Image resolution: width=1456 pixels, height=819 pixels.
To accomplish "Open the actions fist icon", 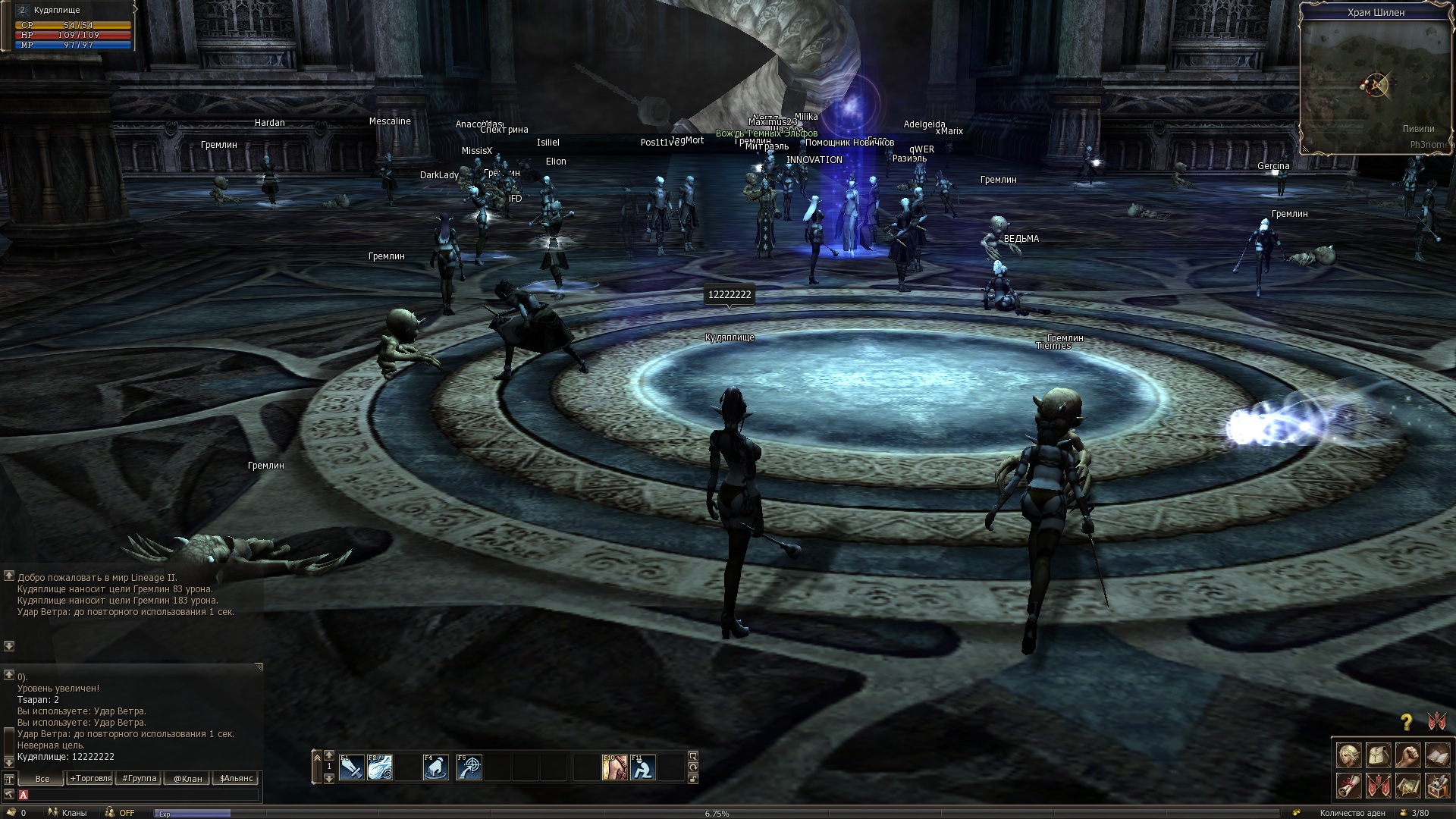I will 1407,755.
